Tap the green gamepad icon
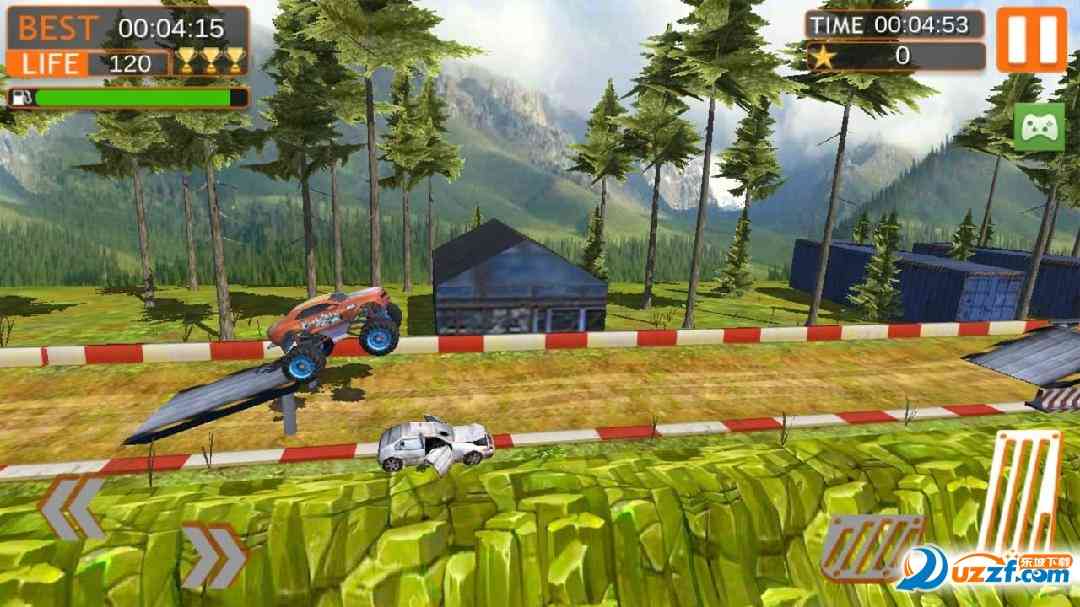This screenshot has height=607, width=1080. [1039, 127]
